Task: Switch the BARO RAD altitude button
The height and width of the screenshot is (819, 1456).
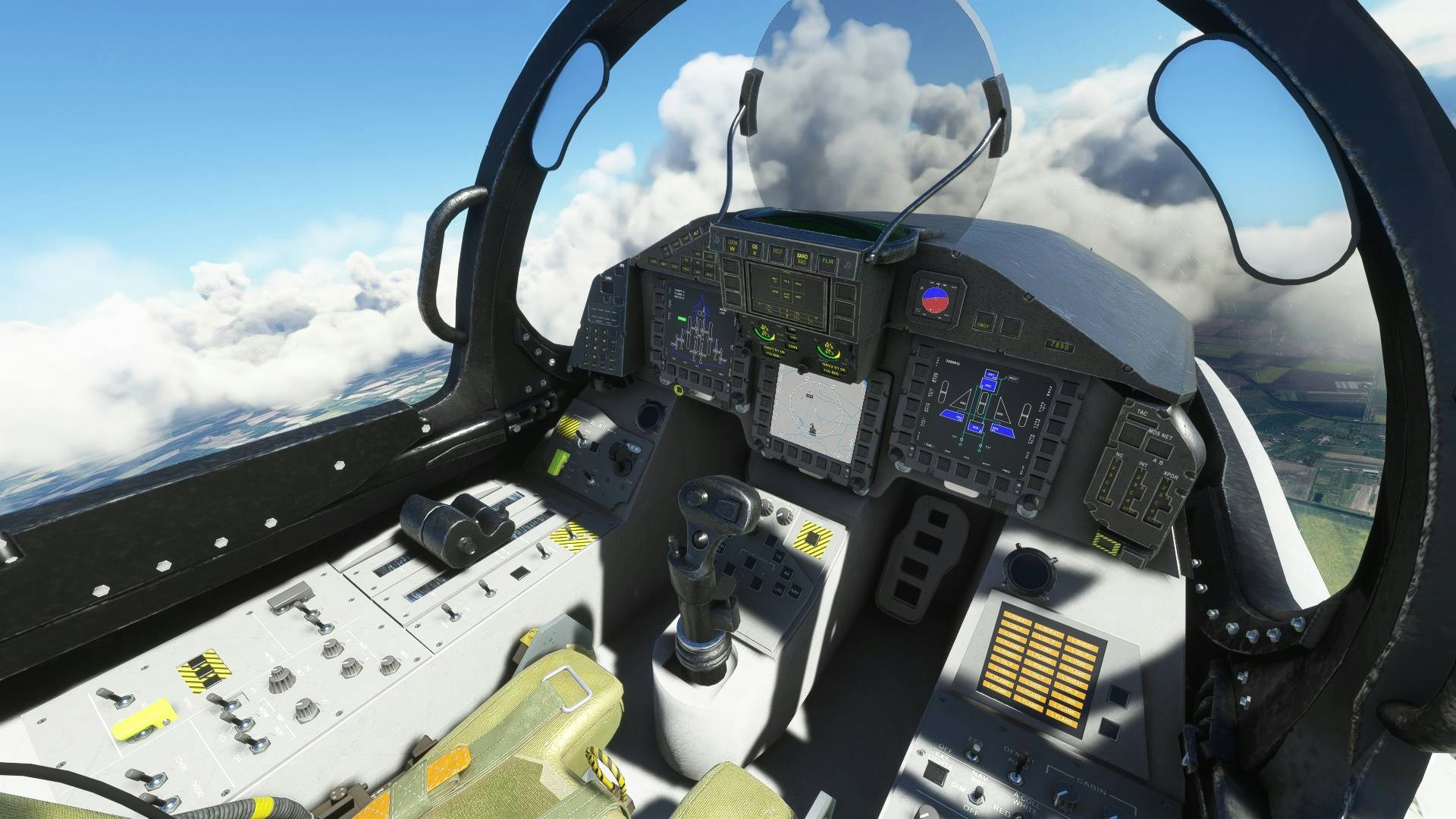Action: pyautogui.click(x=802, y=259)
